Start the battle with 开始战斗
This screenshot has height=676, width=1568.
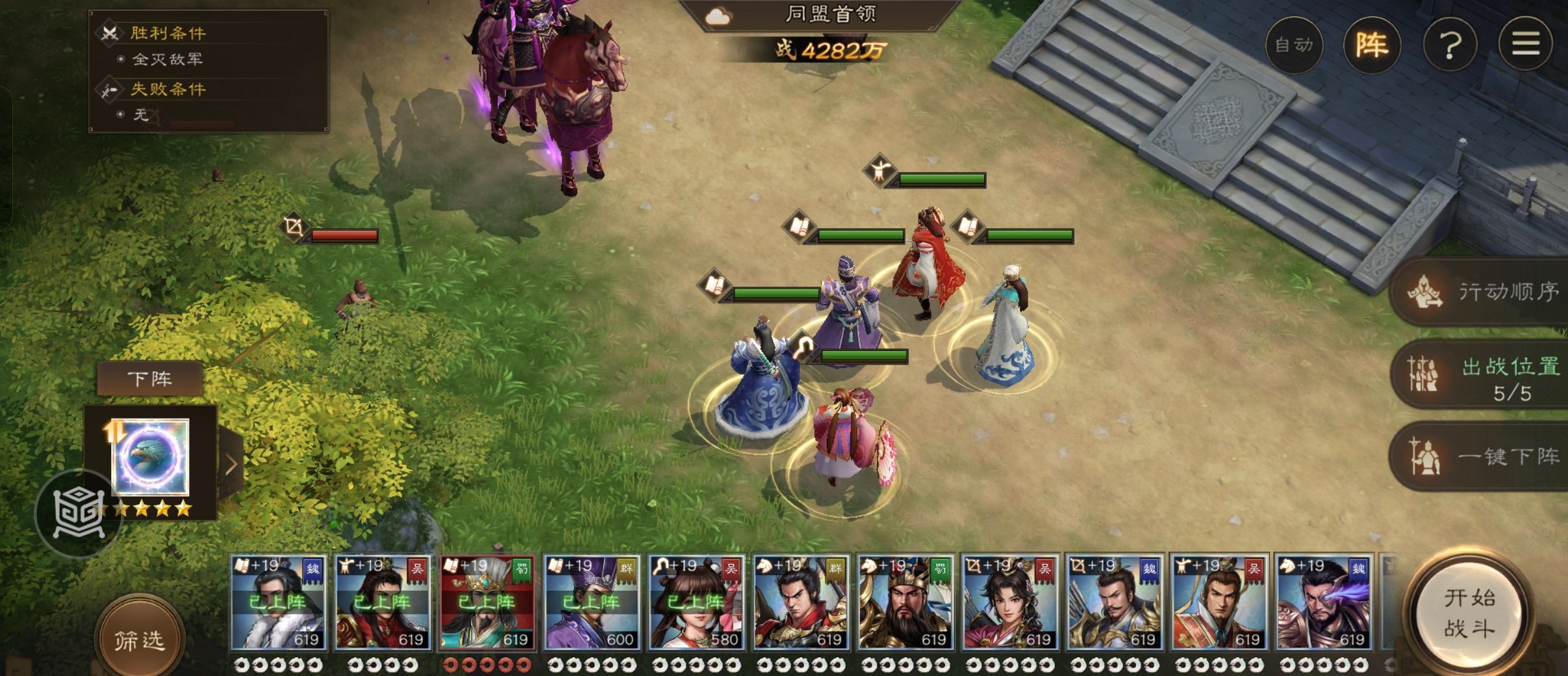pos(1469,613)
